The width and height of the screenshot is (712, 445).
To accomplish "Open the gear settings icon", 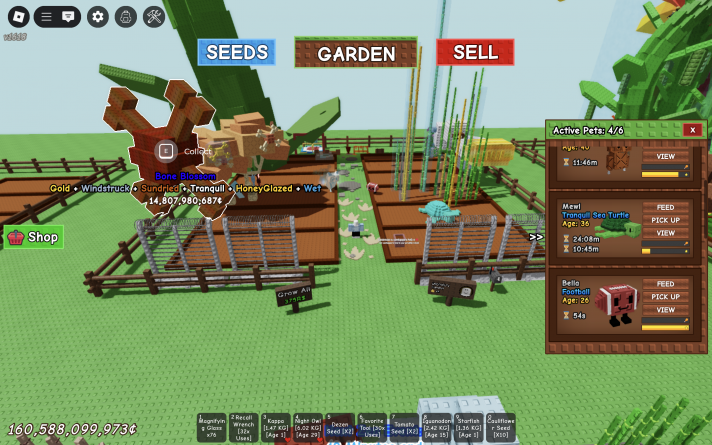I will 97,16.
